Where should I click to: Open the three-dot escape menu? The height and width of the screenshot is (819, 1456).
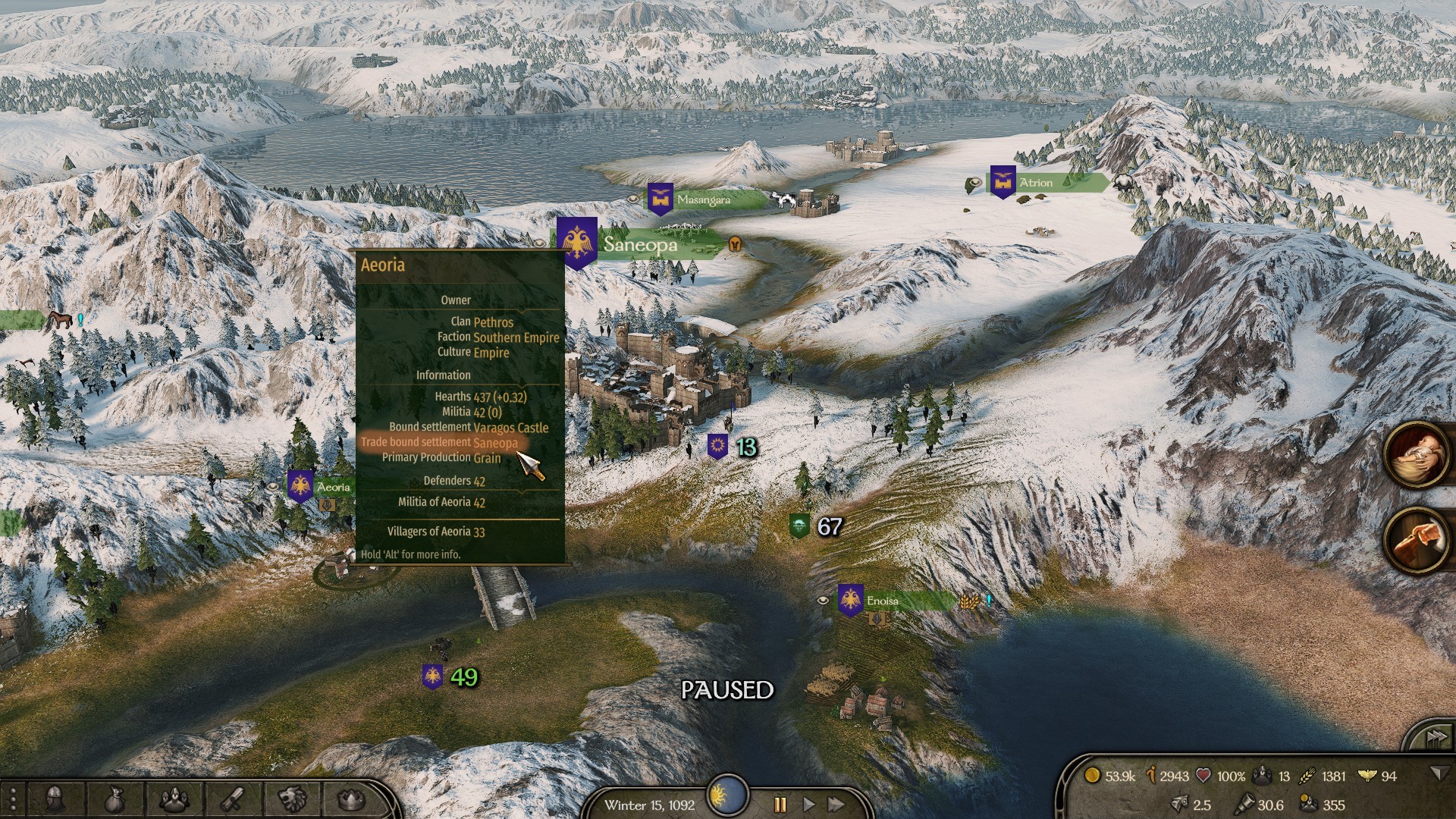click(12, 799)
